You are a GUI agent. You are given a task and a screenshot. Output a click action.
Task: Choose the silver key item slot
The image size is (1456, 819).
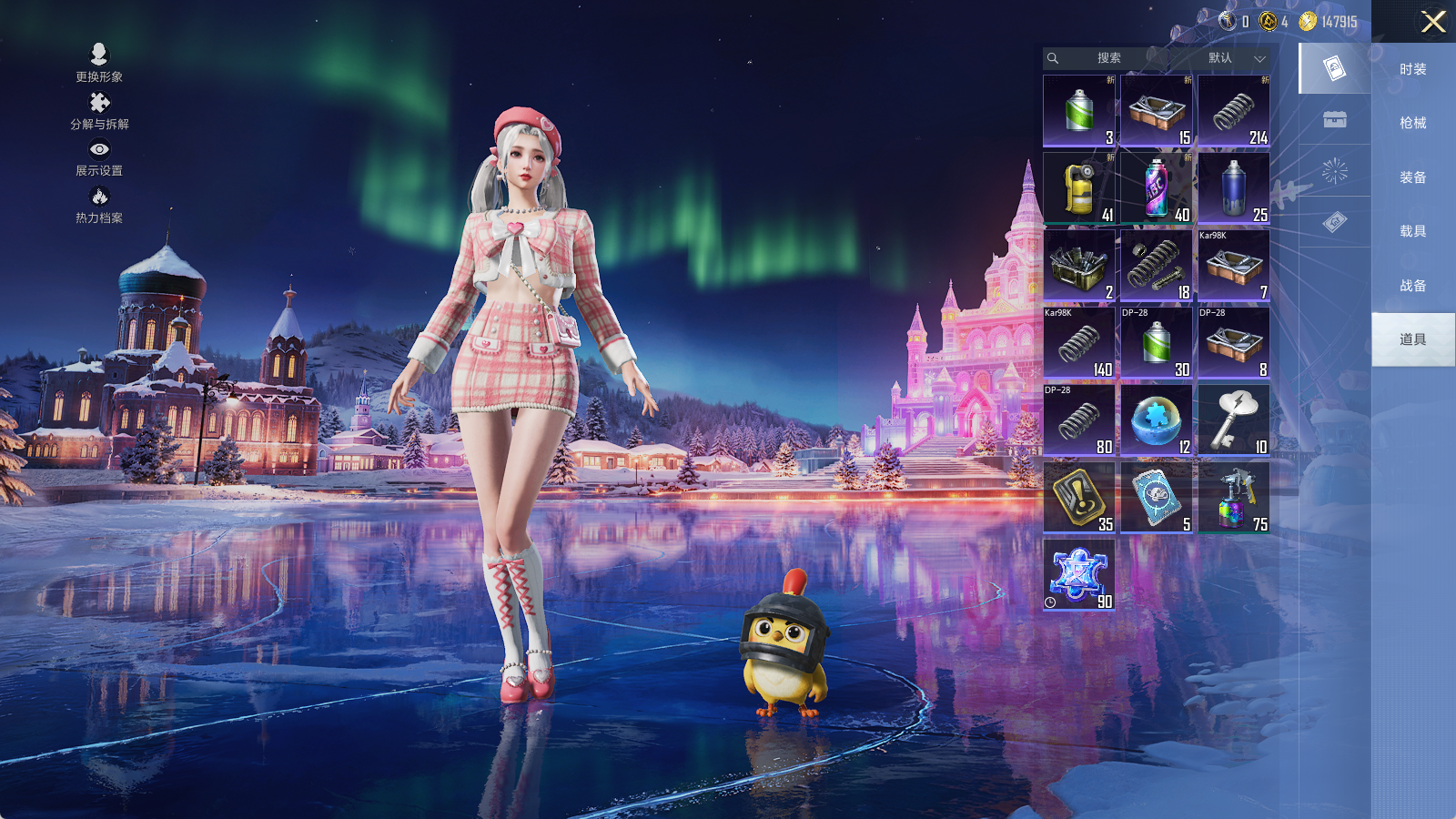coord(1234,420)
